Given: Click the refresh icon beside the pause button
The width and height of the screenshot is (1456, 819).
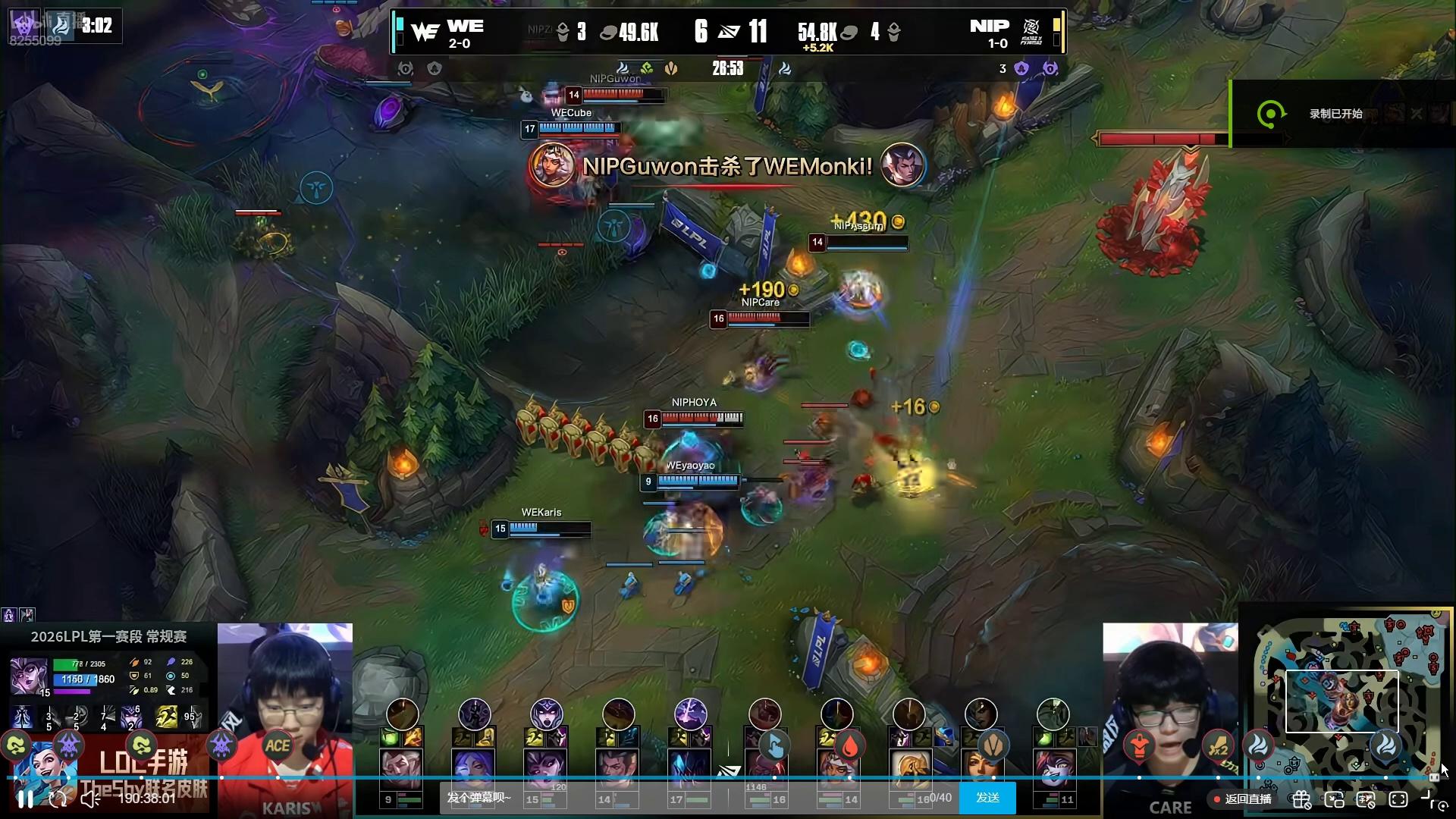Looking at the screenshot, I should [x=58, y=799].
